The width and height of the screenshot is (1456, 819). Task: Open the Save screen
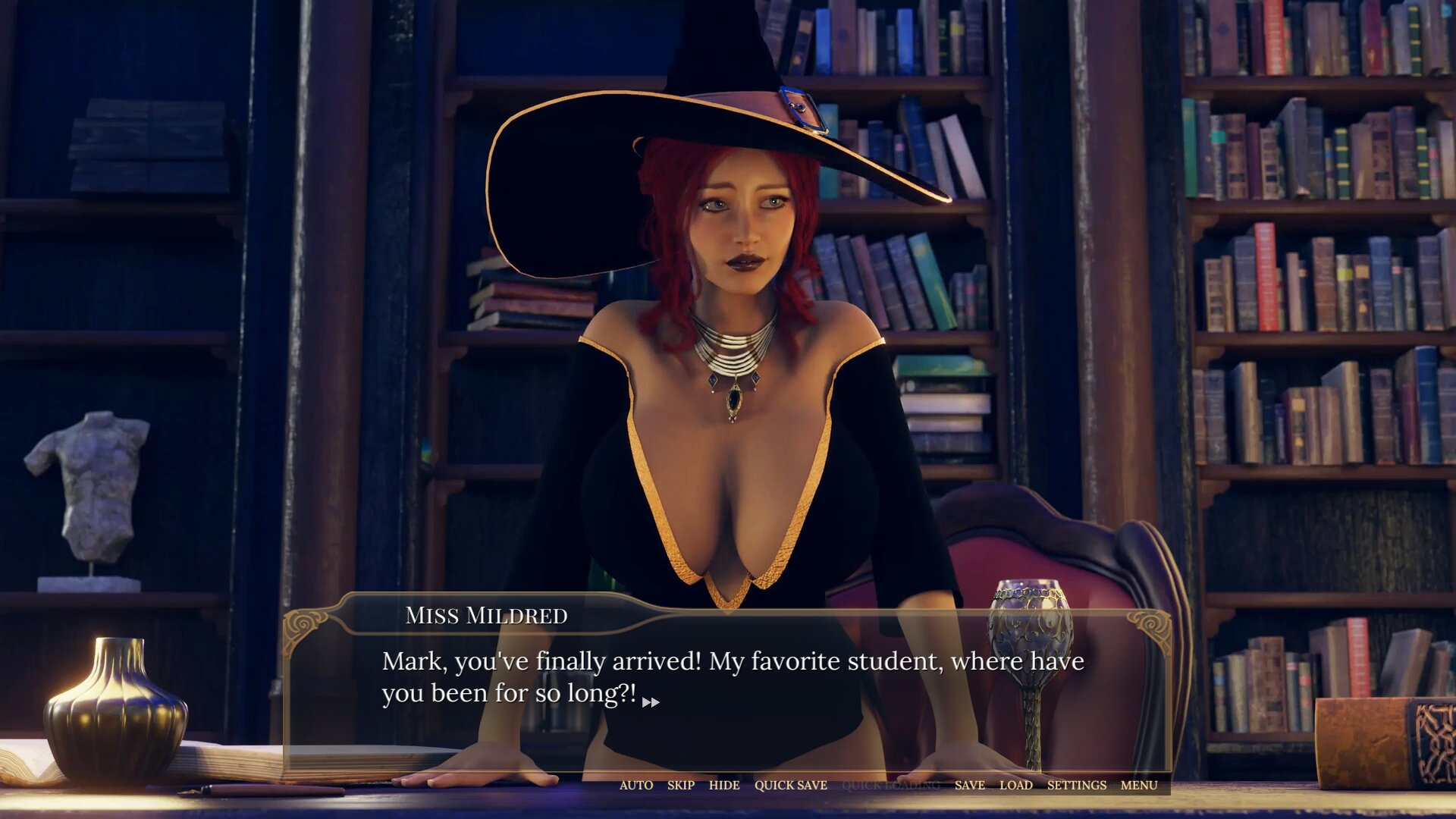tap(969, 785)
